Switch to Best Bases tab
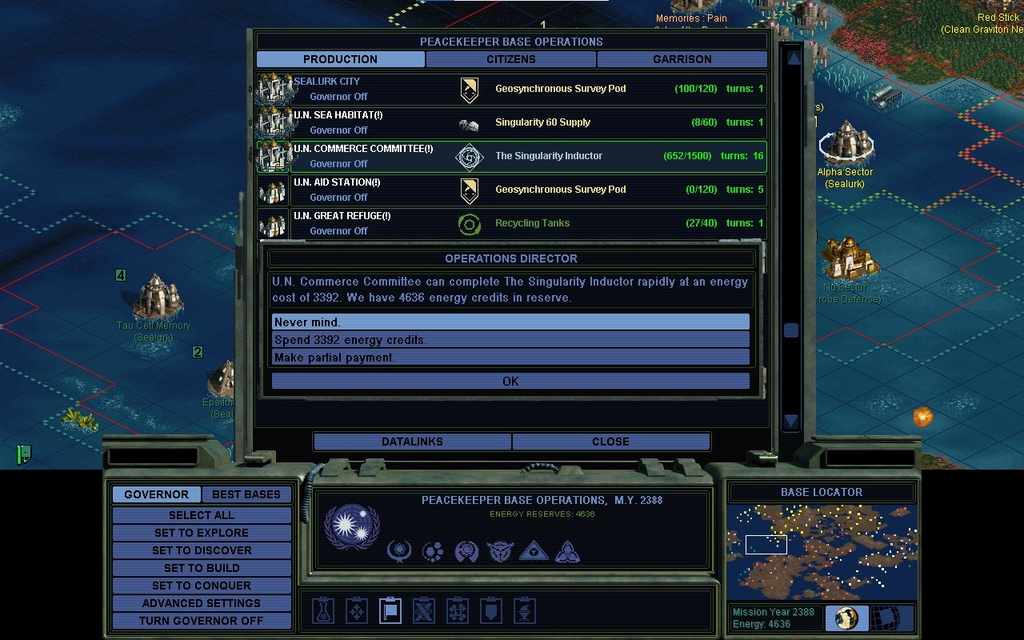Screen dimensions: 1024x640 (x=246, y=494)
